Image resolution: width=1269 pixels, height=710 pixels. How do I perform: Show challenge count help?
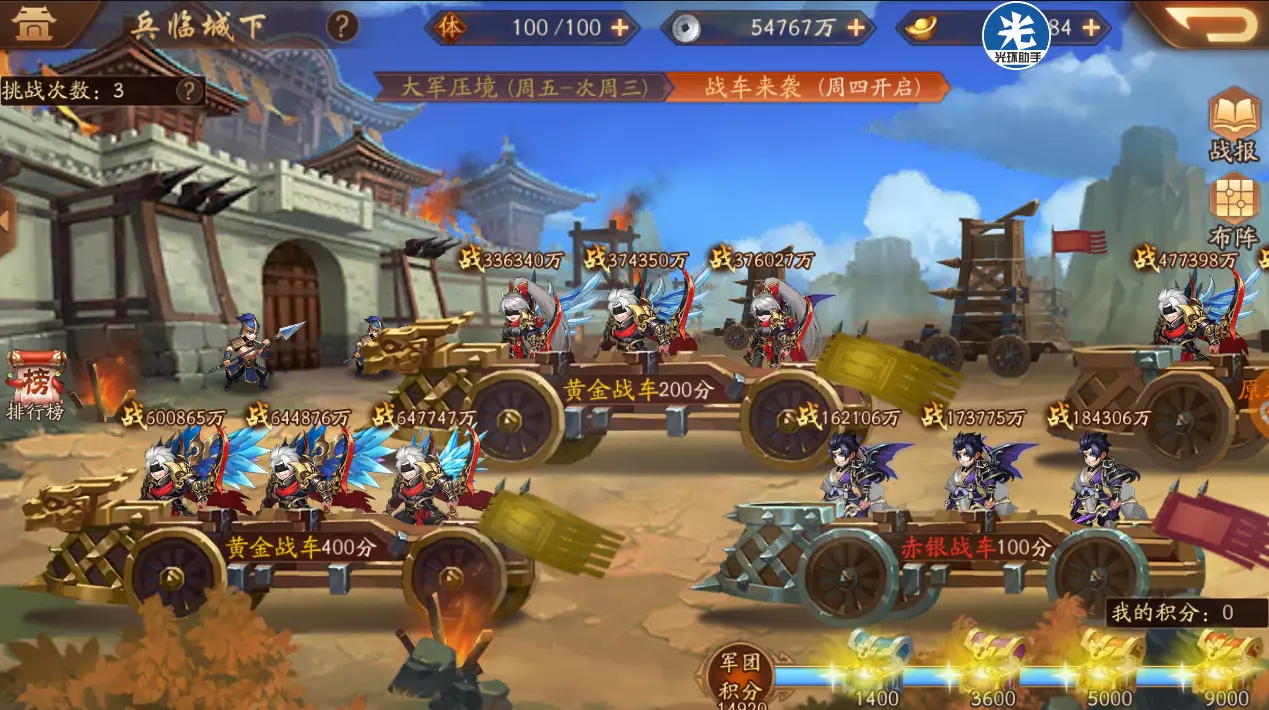188,91
